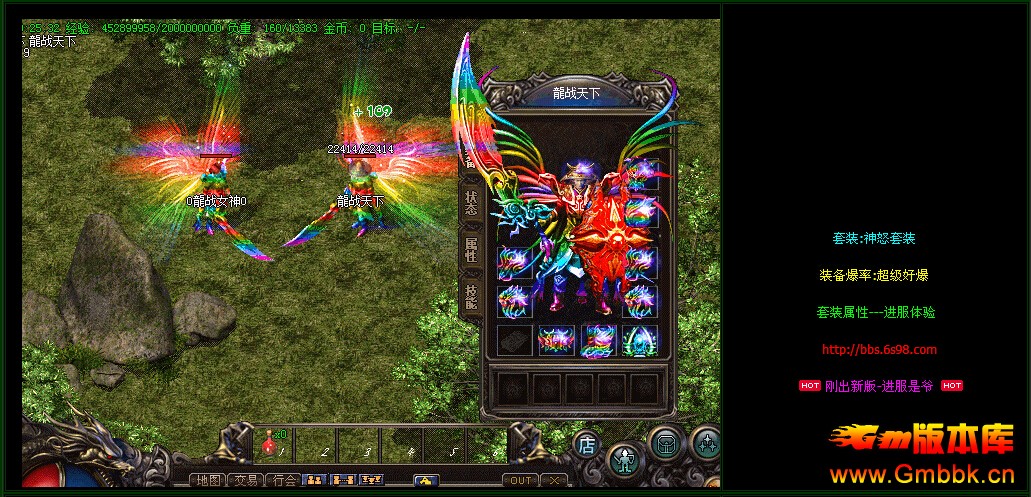Open the bag chest round button
Viewport: 1031px width, 497px height.
coord(665,444)
